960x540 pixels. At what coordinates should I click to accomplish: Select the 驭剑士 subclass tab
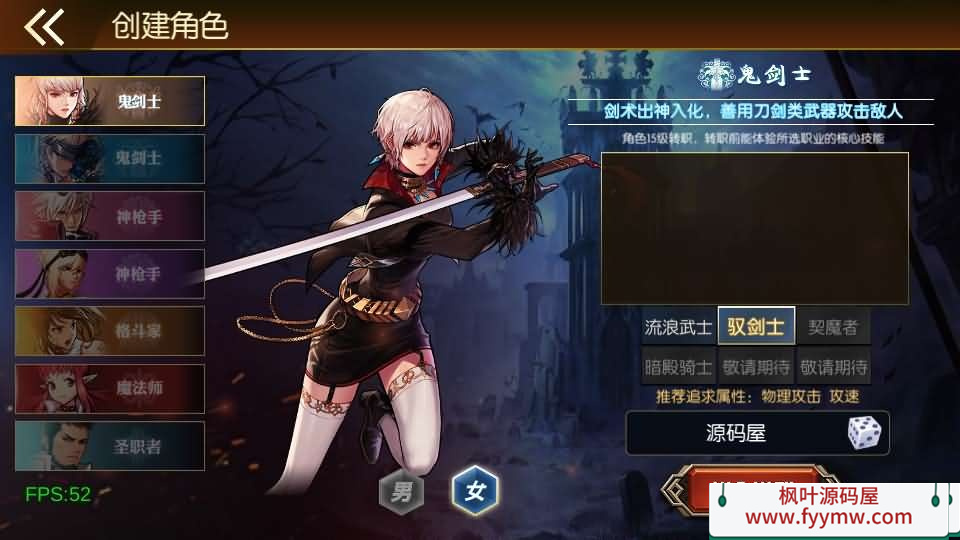click(756, 327)
